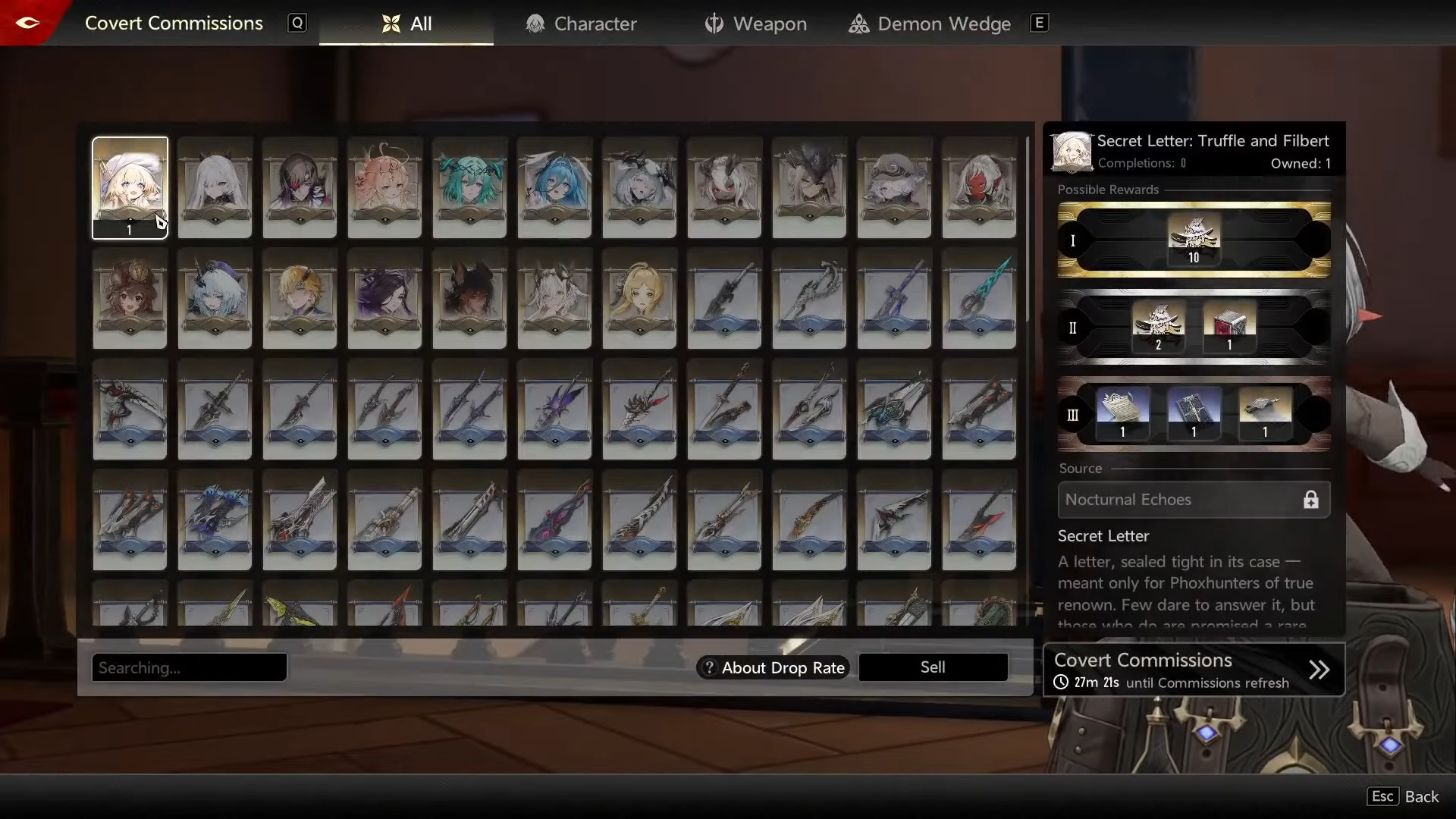Select the first character card with count 1
The width and height of the screenshot is (1456, 819).
(x=130, y=187)
